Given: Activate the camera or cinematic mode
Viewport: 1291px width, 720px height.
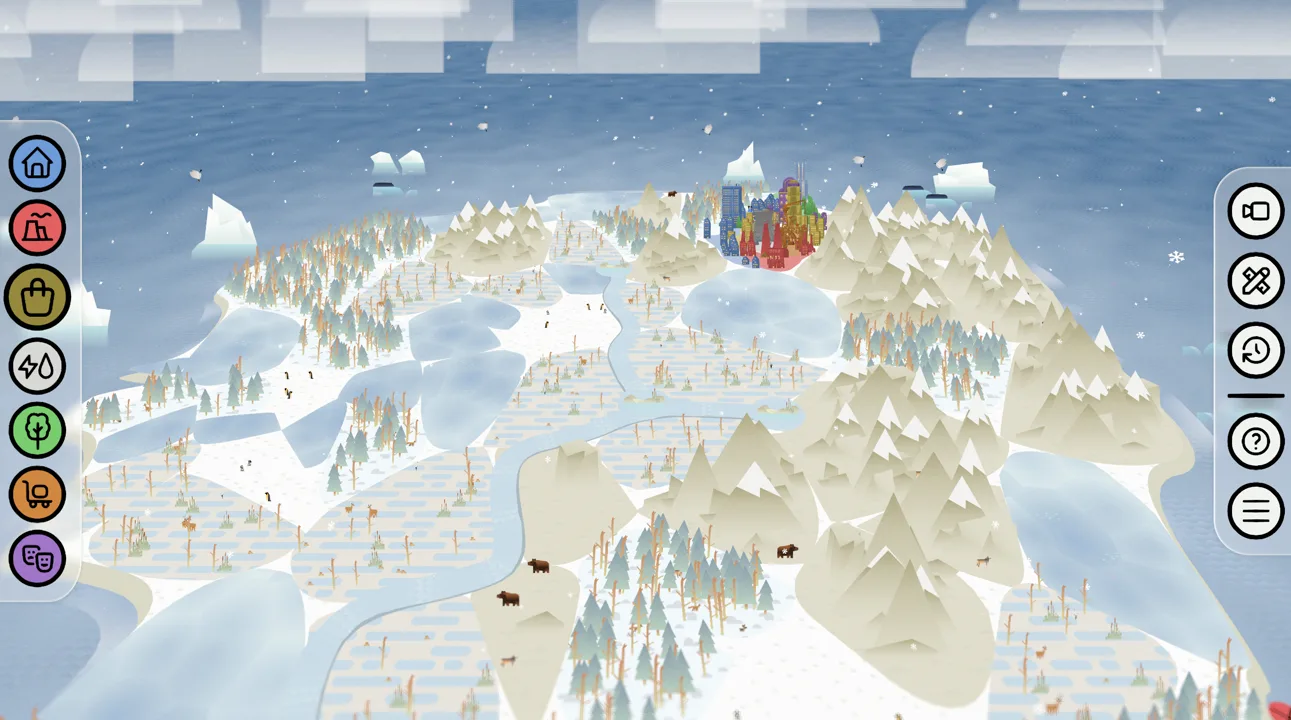Looking at the screenshot, I should [1255, 212].
